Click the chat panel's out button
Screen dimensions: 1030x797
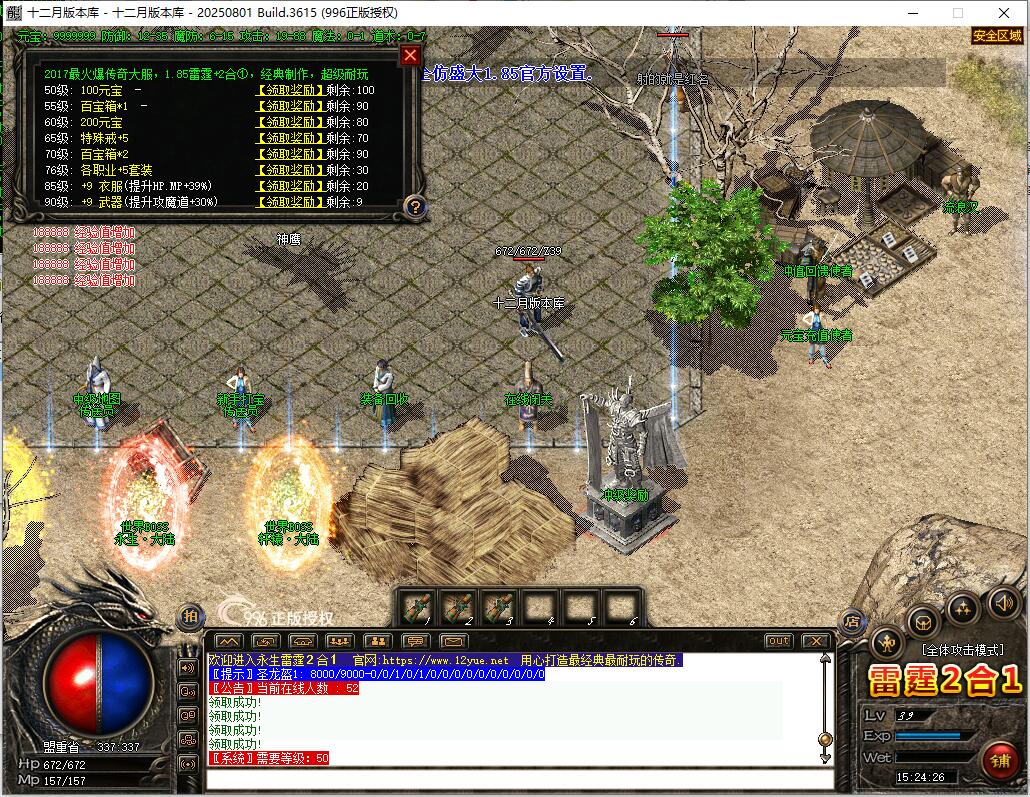tap(778, 641)
